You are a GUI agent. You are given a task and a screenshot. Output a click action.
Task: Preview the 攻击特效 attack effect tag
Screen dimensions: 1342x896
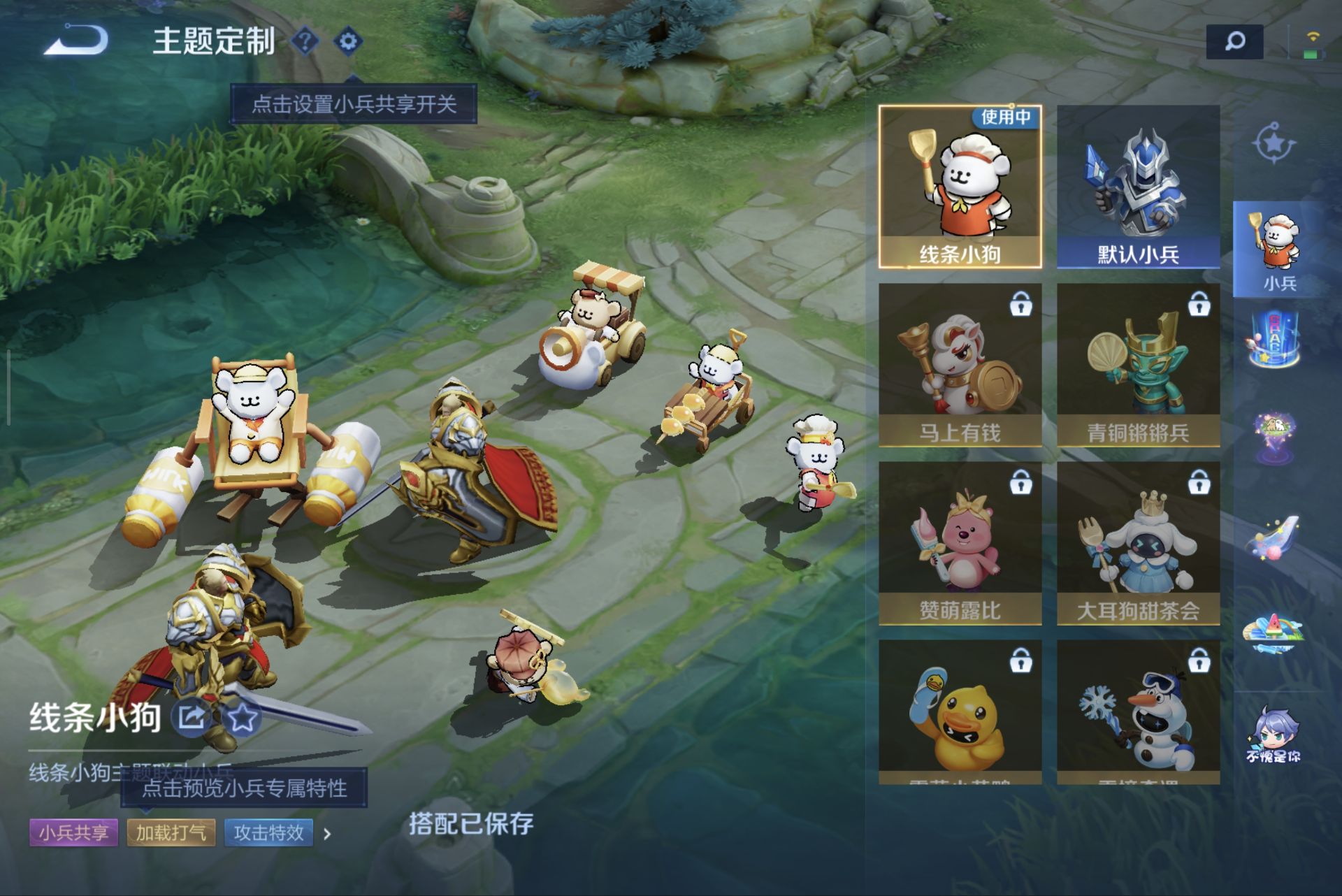[x=268, y=833]
